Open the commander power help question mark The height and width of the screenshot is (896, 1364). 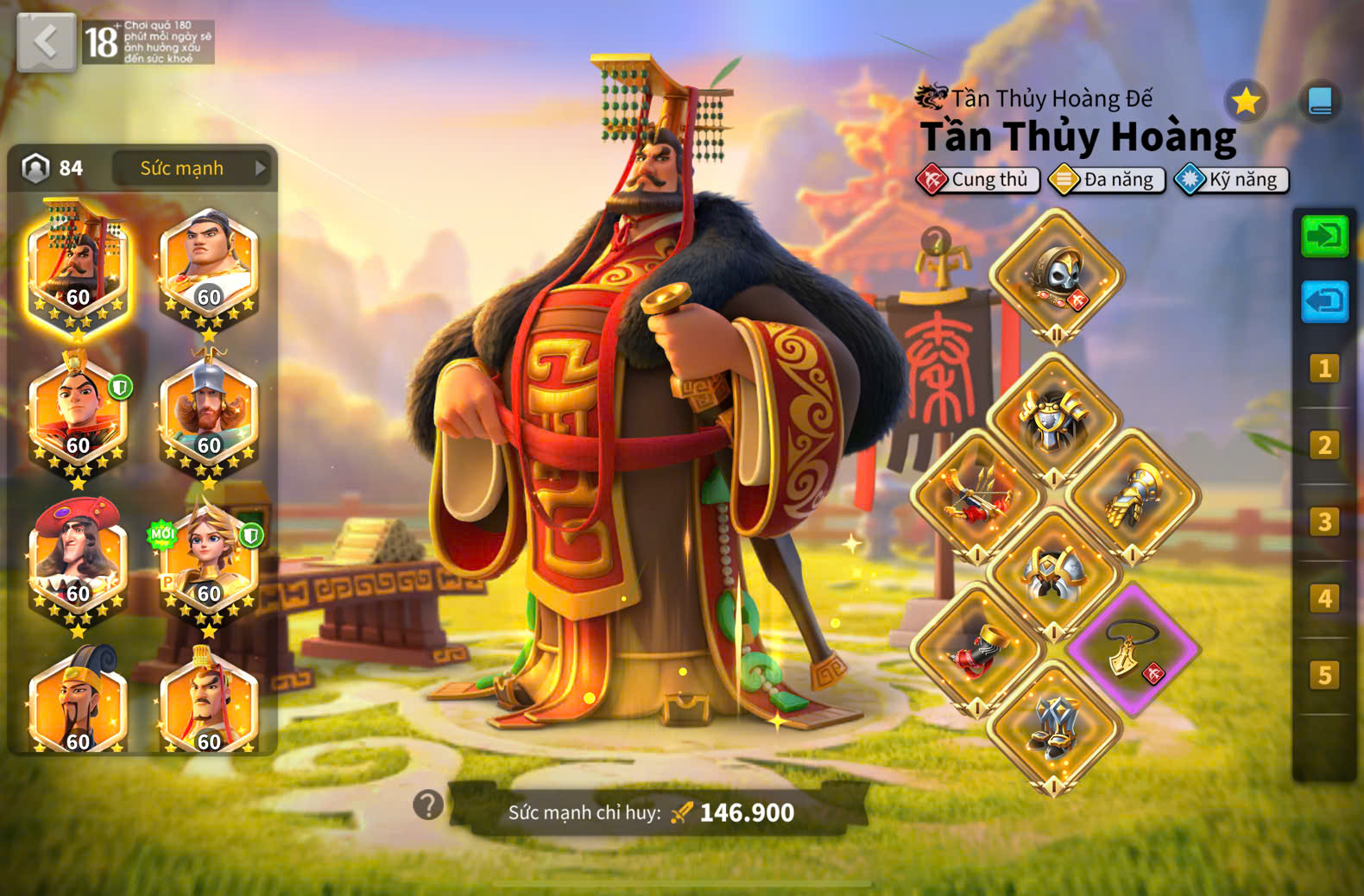tap(428, 805)
